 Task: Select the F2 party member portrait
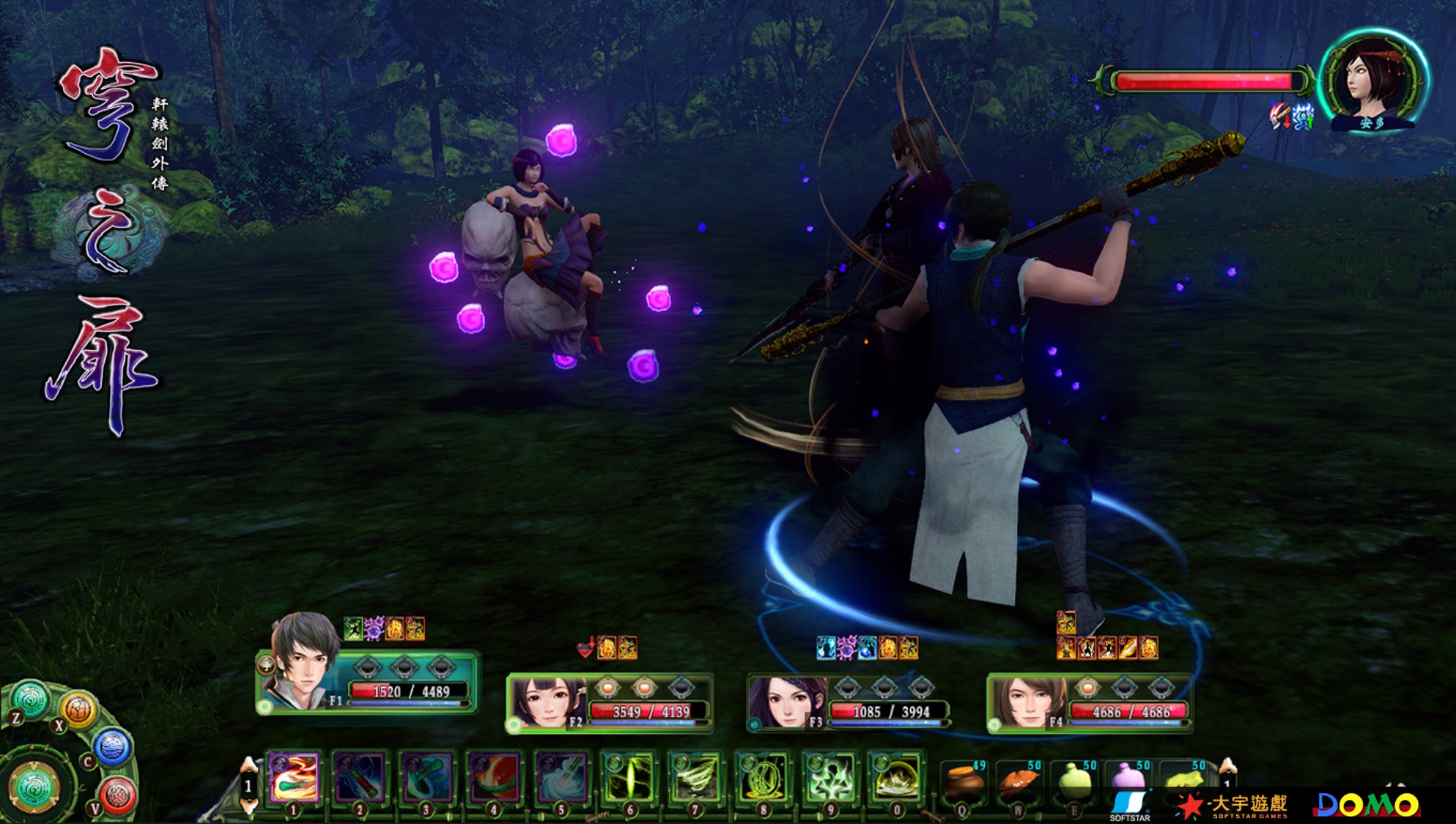[x=547, y=703]
